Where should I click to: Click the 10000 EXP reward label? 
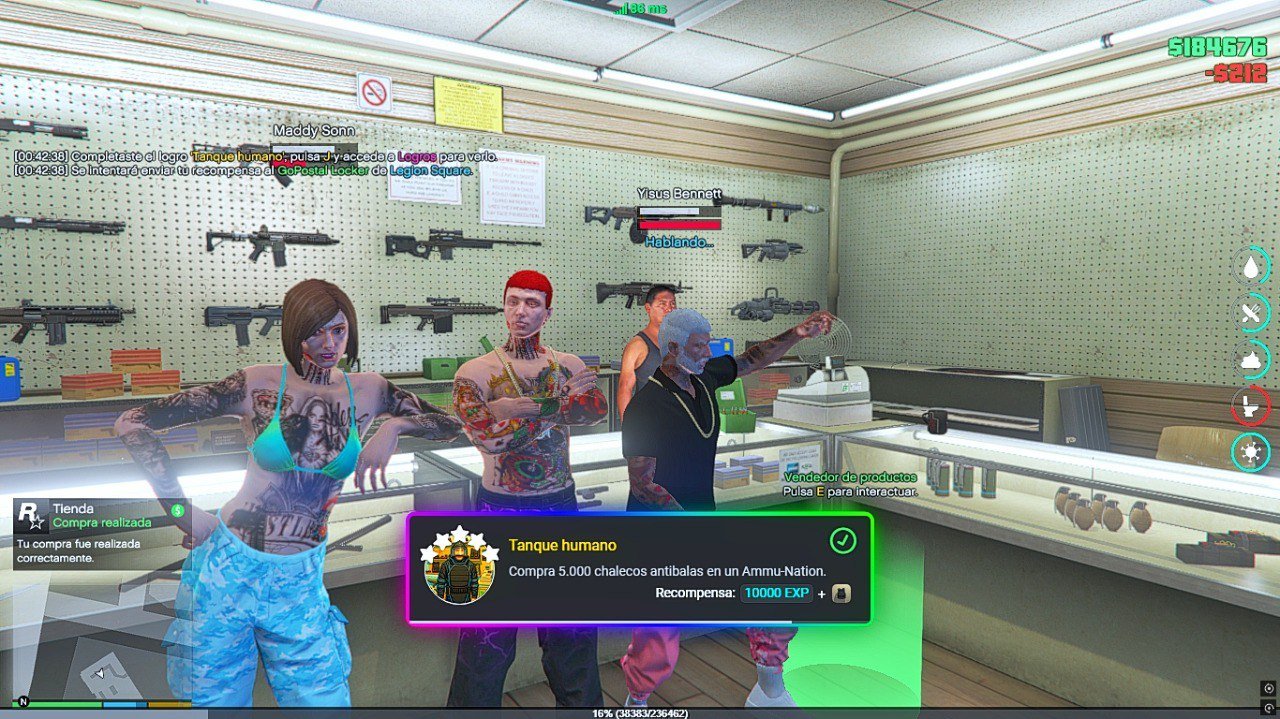776,594
